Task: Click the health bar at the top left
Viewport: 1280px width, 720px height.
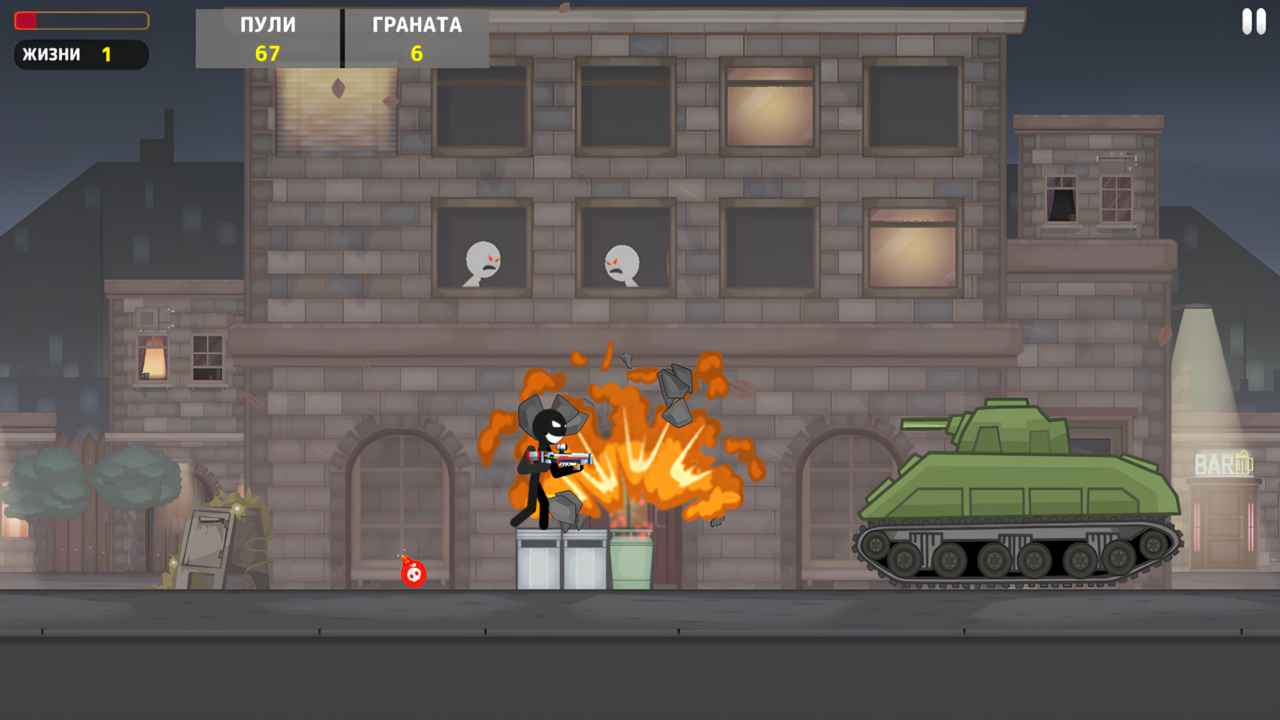Action: click(80, 20)
